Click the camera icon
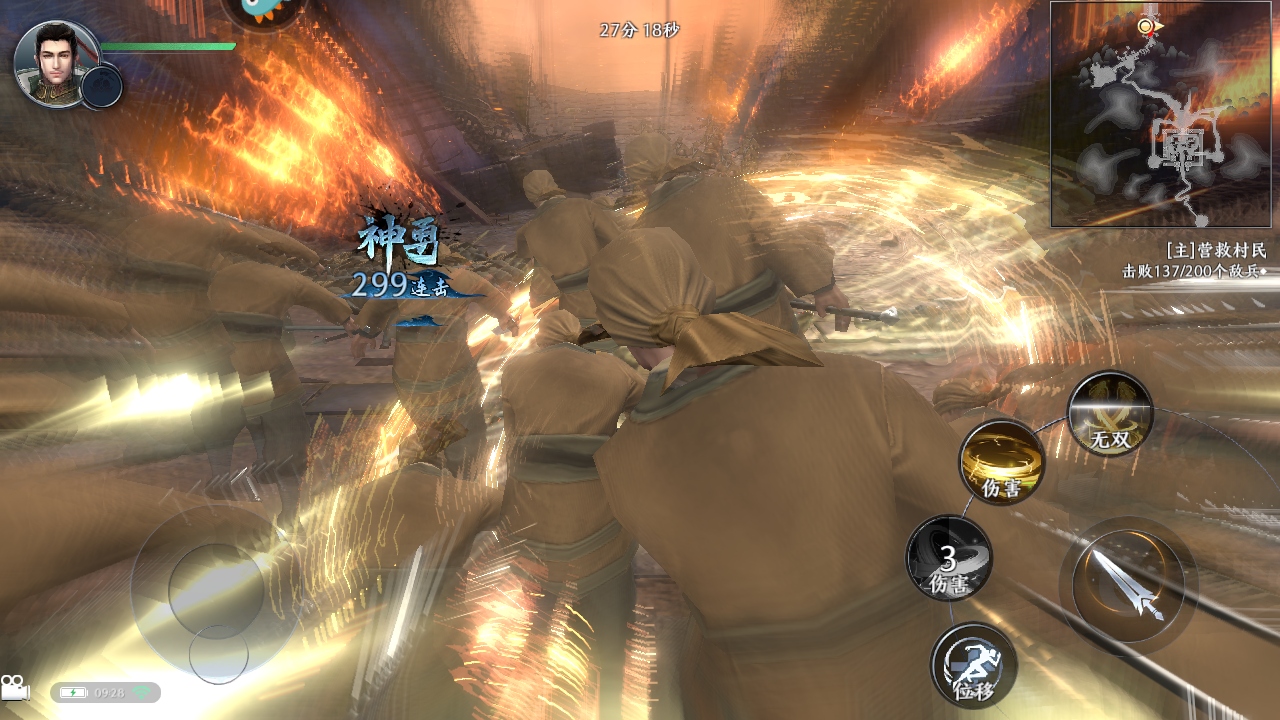 [x=15, y=688]
